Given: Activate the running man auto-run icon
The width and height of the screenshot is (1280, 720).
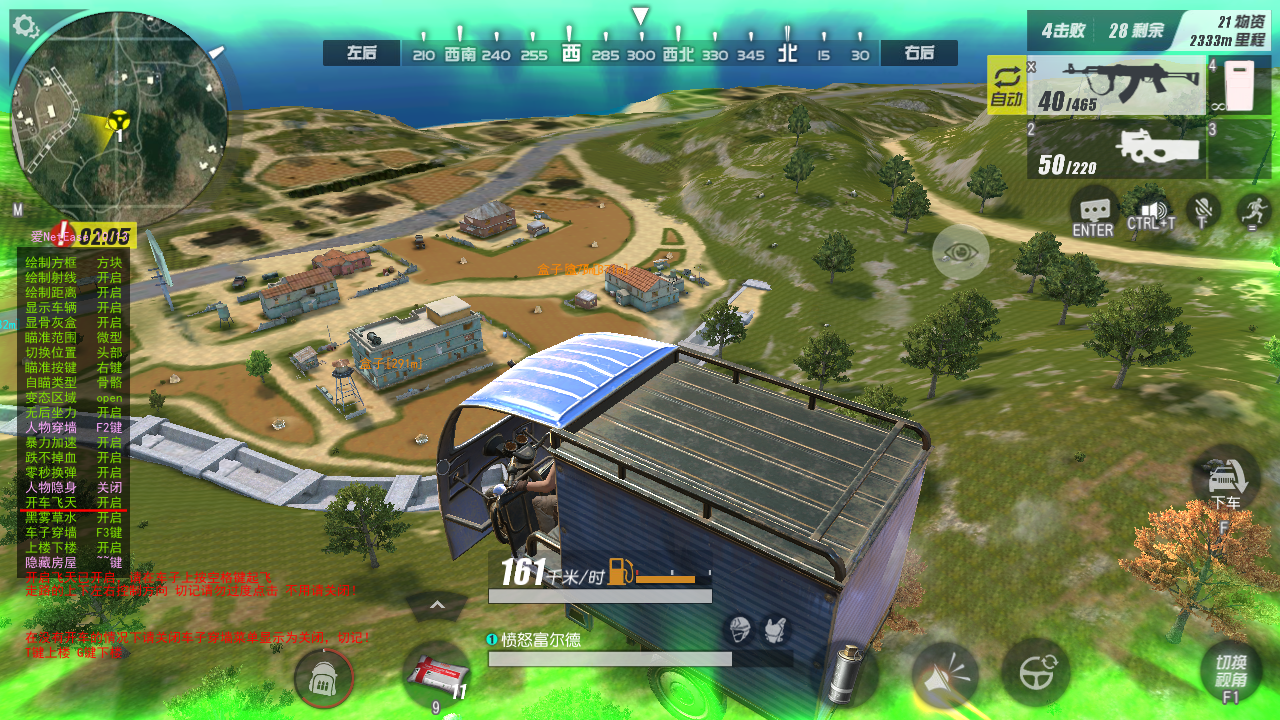Looking at the screenshot, I should 1253,210.
